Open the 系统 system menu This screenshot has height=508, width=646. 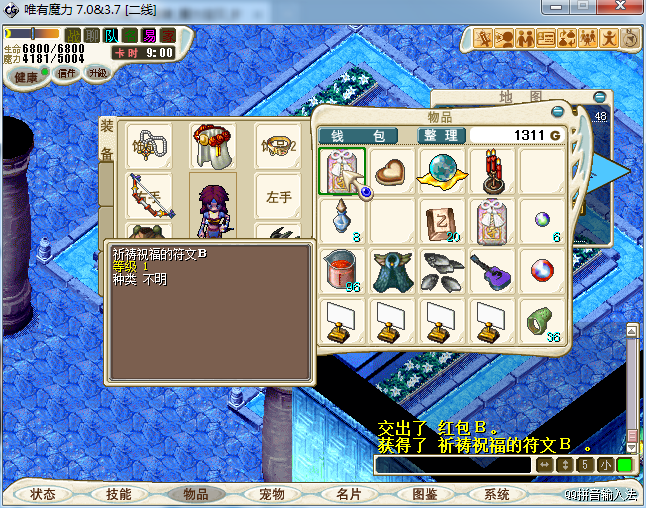(x=496, y=494)
